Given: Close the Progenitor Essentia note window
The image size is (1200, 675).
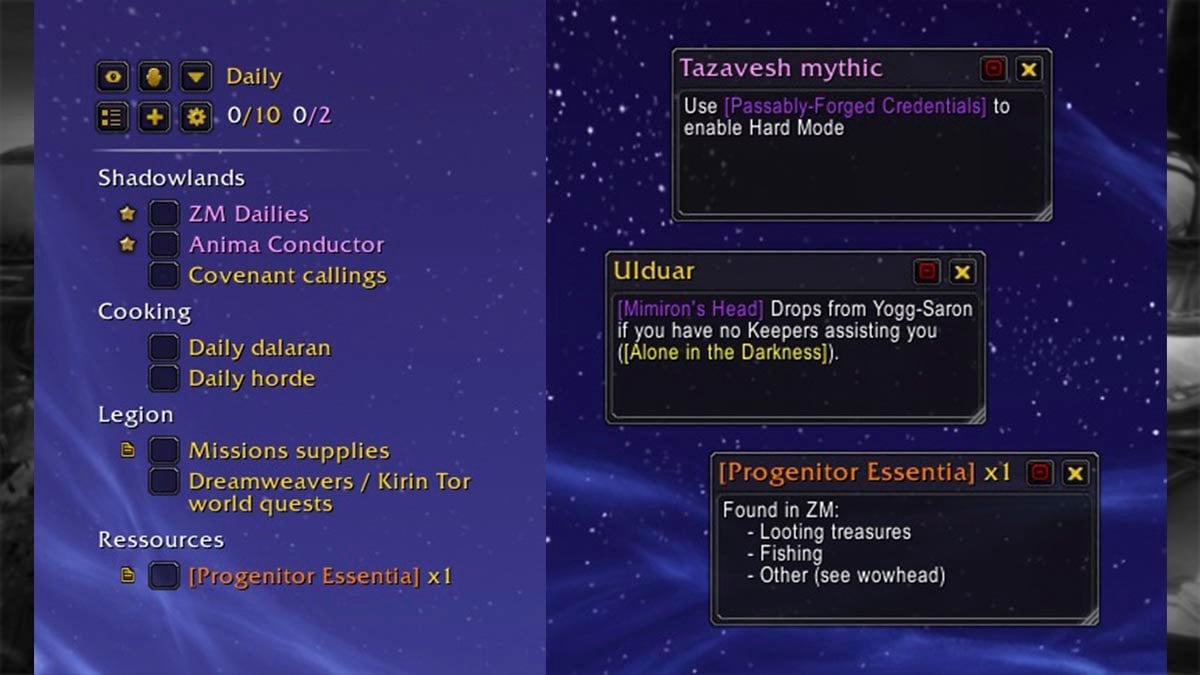Looking at the screenshot, I should 1075,474.
